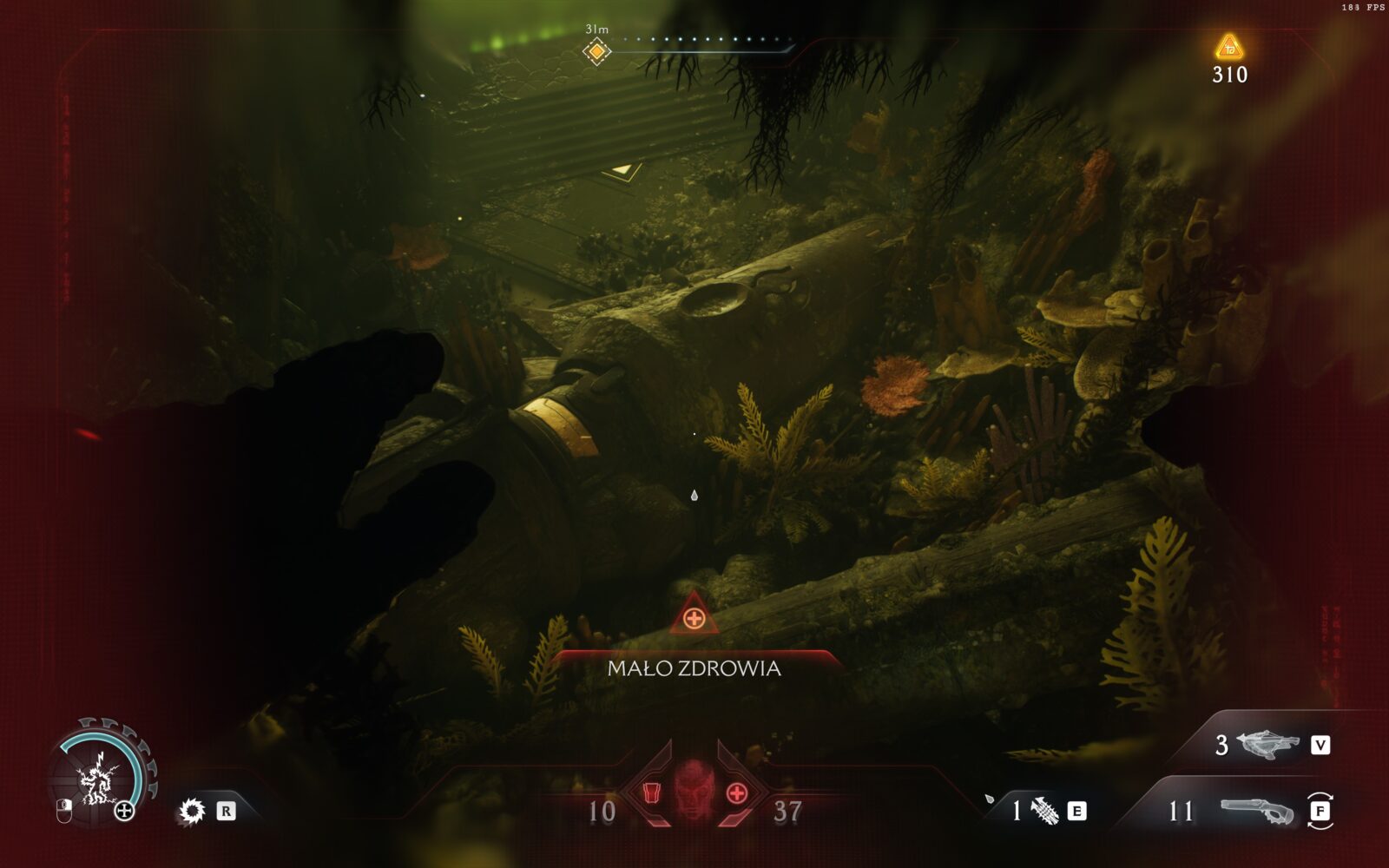Select the spiked throwable item slot
Image resolution: width=1389 pixels, height=868 pixels.
(x=1043, y=812)
